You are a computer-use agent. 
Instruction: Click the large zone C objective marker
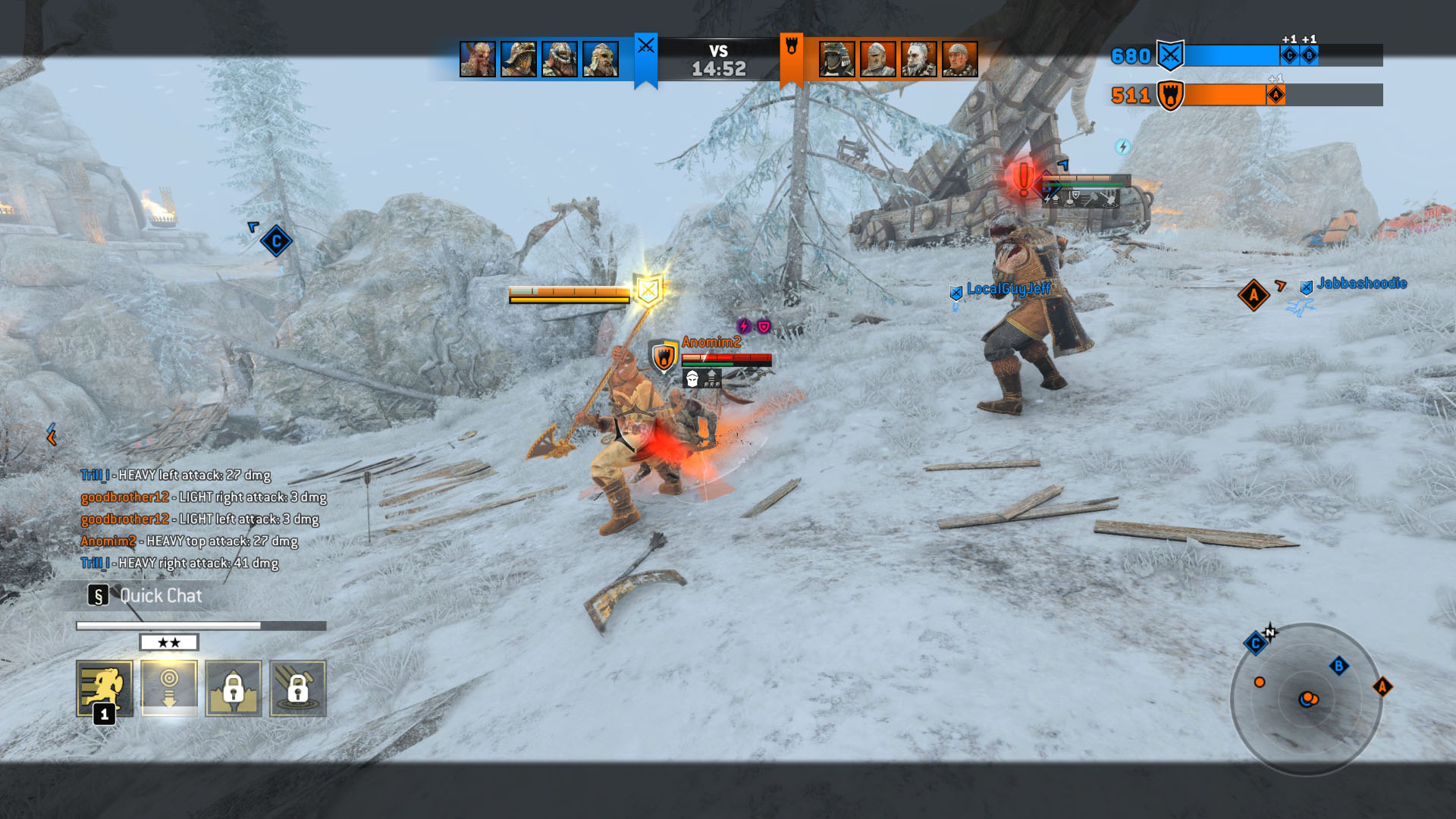click(x=276, y=241)
